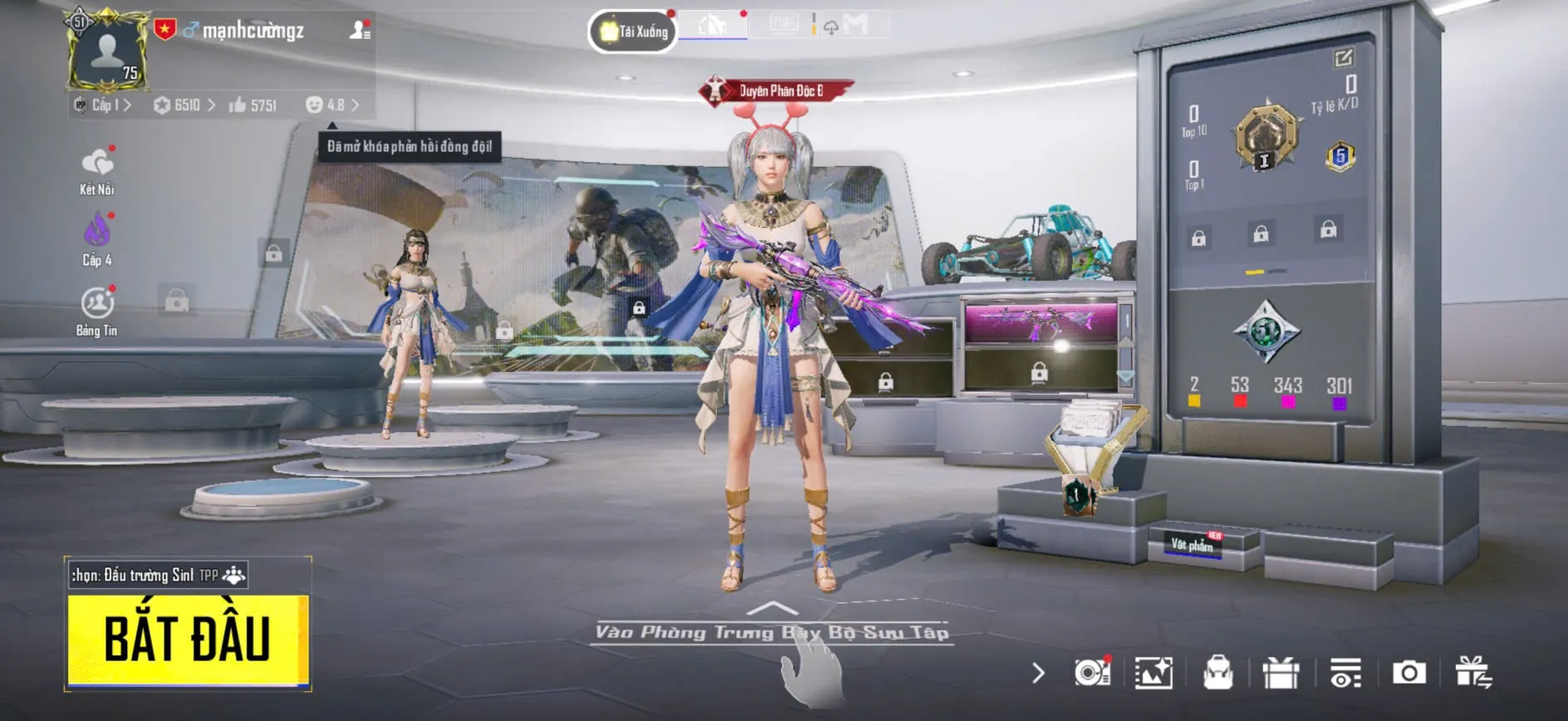Switch to the home lobby tab
Screen dimensions: 1568x721
713,26
